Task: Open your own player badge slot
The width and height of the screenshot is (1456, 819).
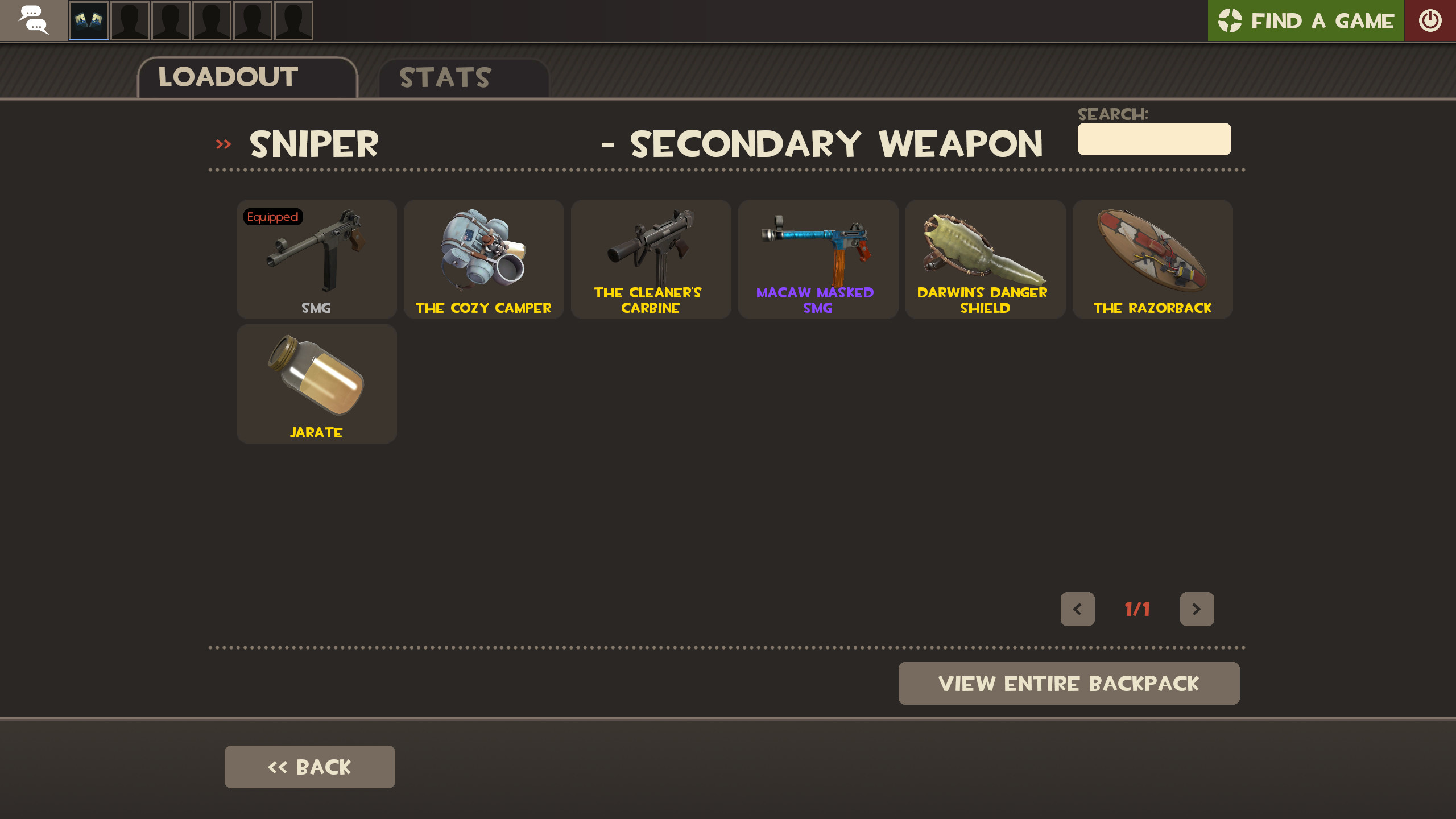Action: 88,20
